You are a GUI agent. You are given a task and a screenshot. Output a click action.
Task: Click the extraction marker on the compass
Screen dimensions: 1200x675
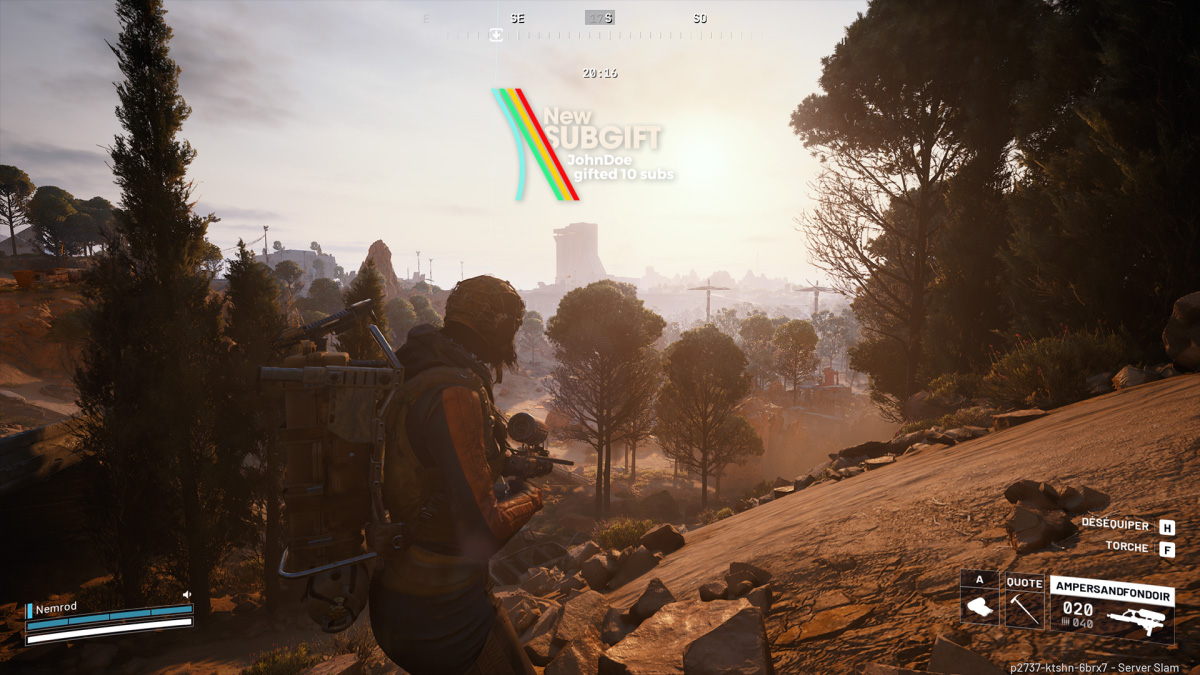pyautogui.click(x=495, y=36)
